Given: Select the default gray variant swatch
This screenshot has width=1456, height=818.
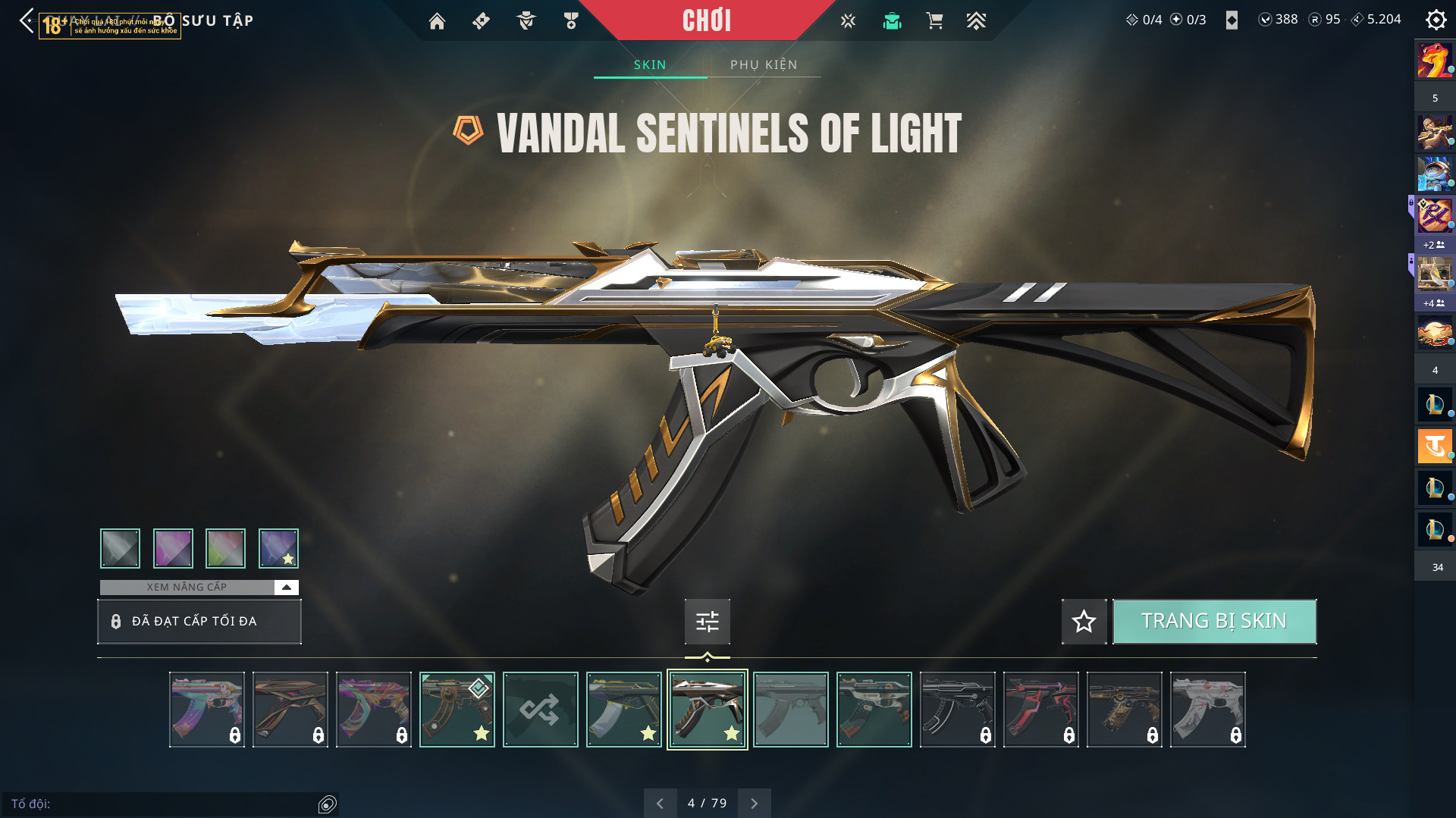Looking at the screenshot, I should point(120,548).
